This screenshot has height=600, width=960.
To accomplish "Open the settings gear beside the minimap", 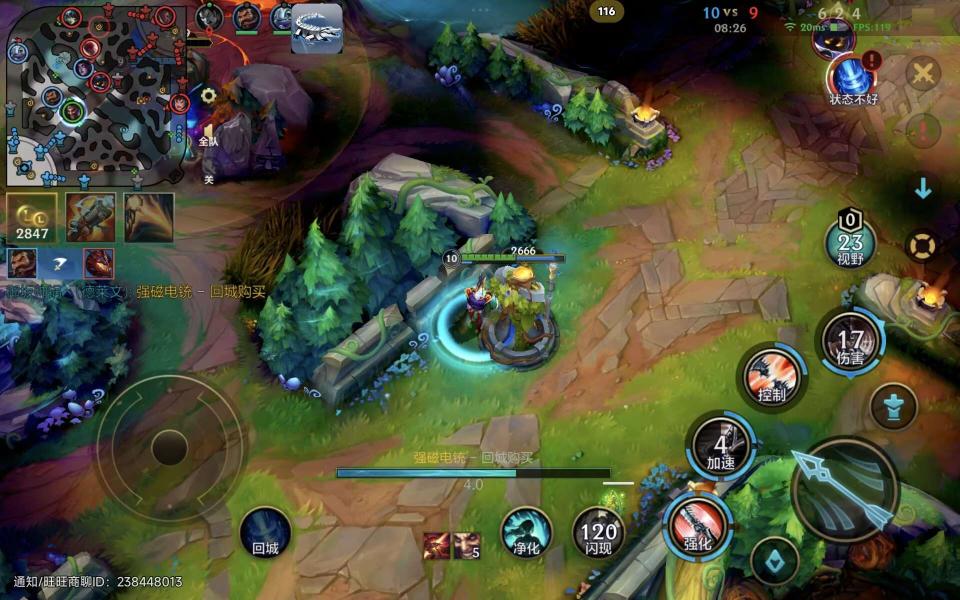I will pyautogui.click(x=208, y=95).
